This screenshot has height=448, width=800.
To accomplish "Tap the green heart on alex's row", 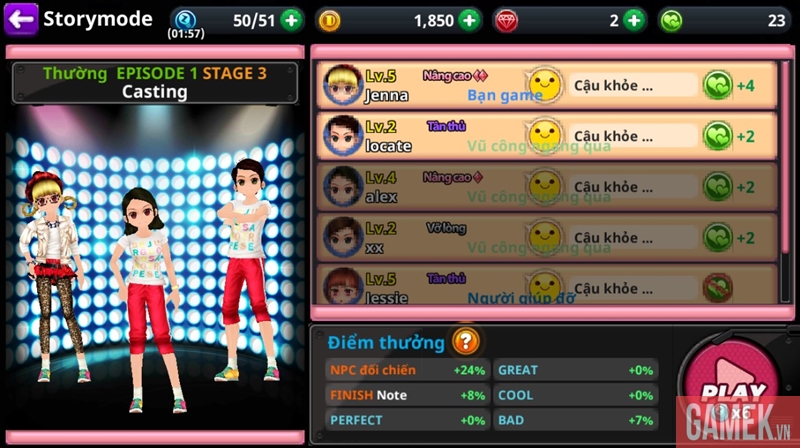I will [718, 187].
